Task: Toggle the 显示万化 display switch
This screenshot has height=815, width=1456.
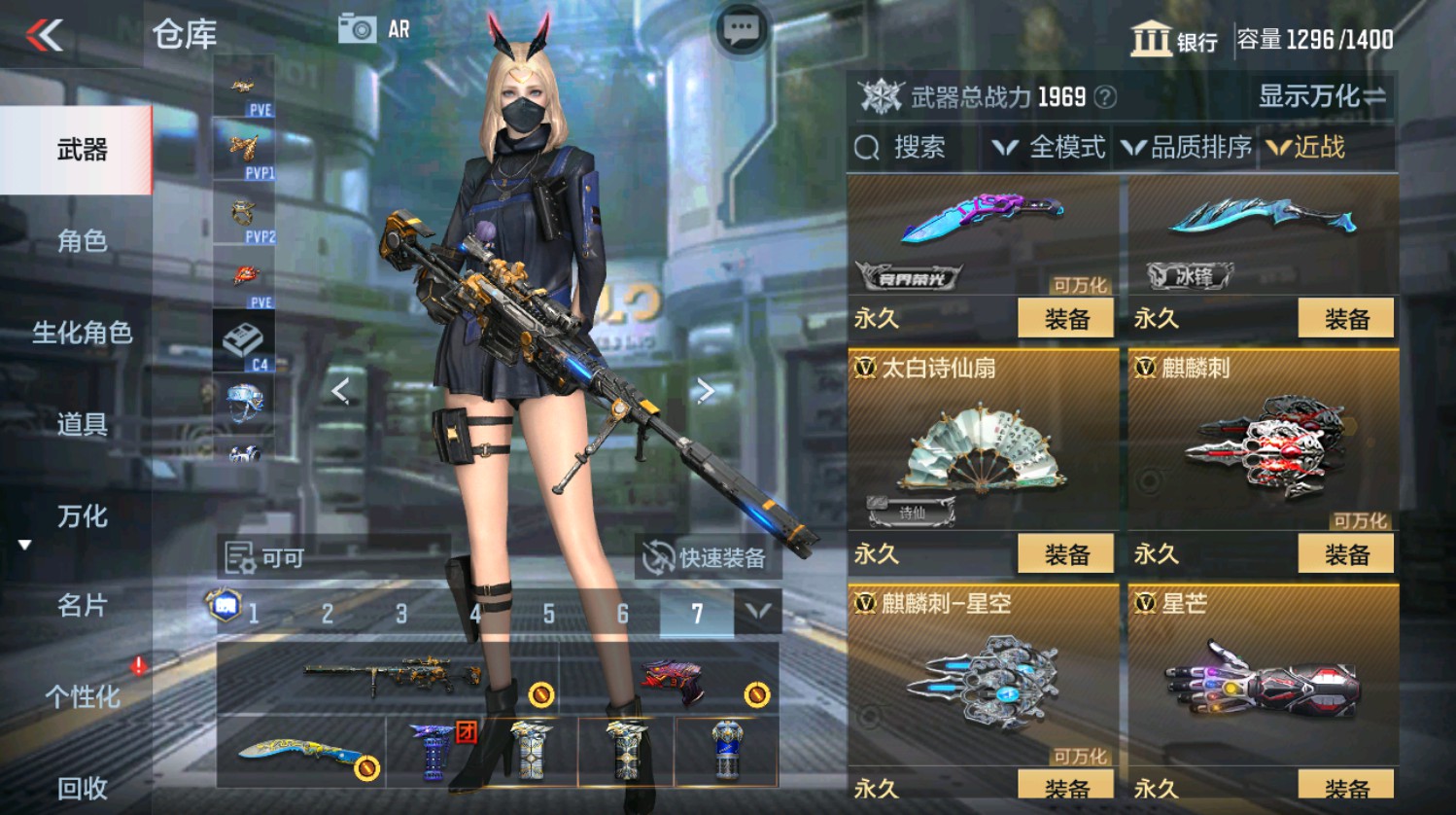Action: point(1322,96)
